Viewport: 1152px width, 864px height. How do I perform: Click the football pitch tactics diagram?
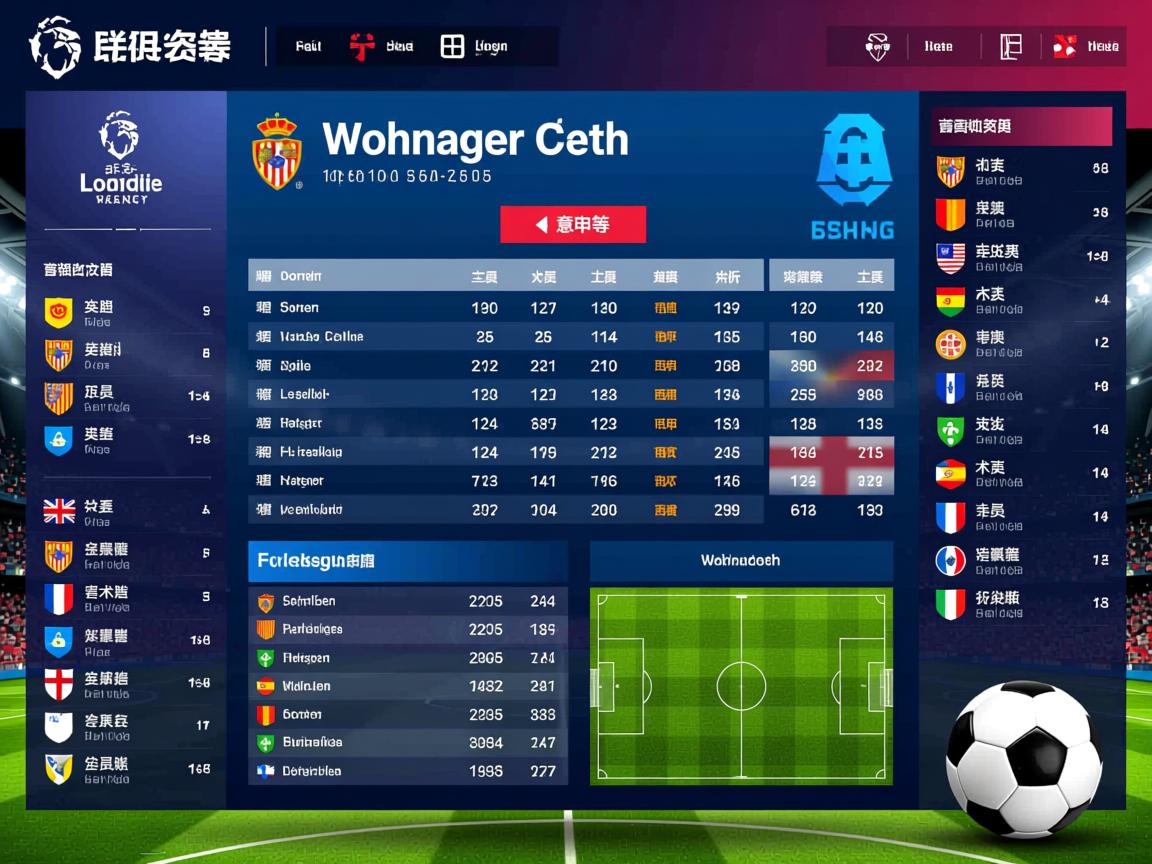pos(741,687)
